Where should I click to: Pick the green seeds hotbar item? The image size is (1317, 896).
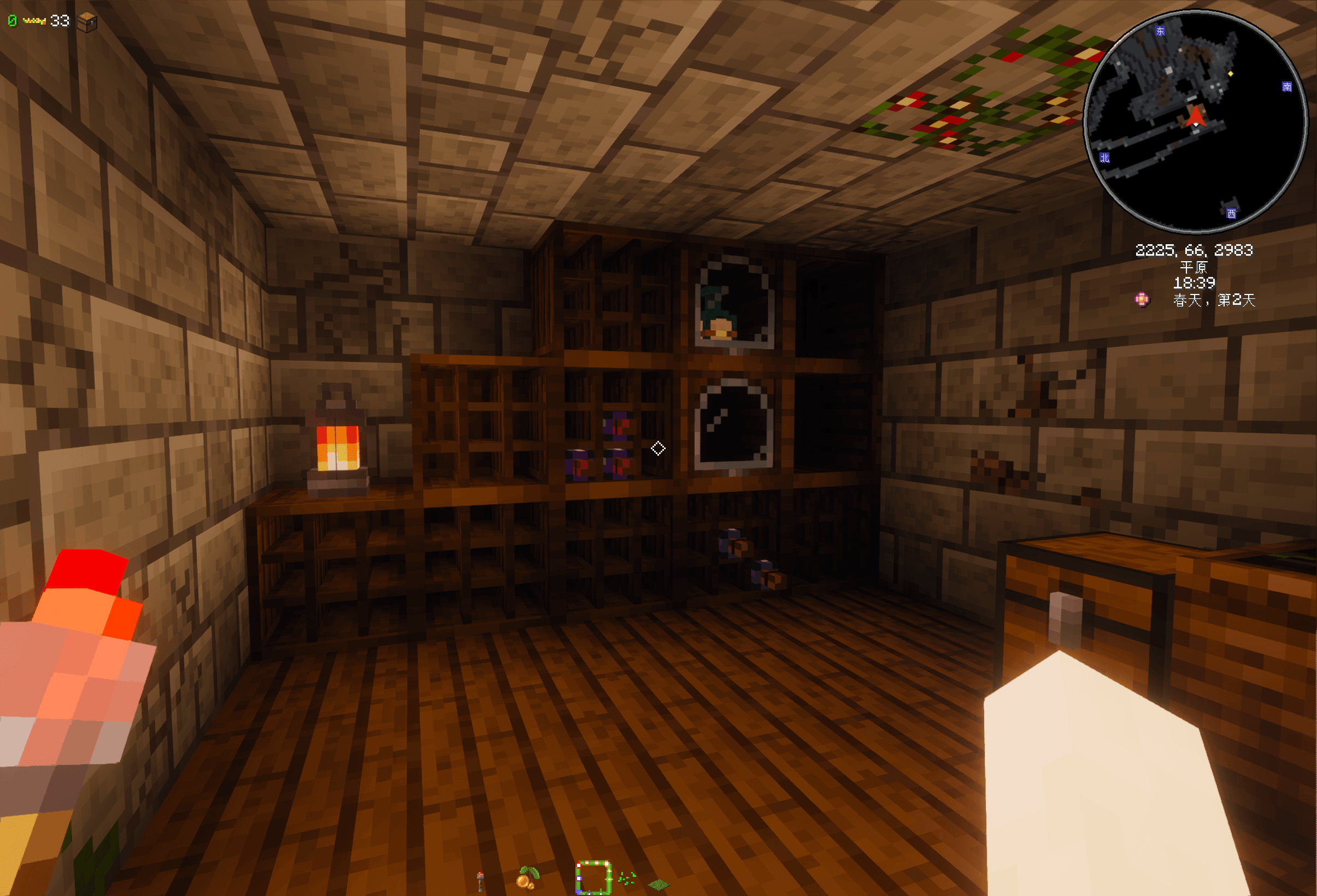(626, 879)
